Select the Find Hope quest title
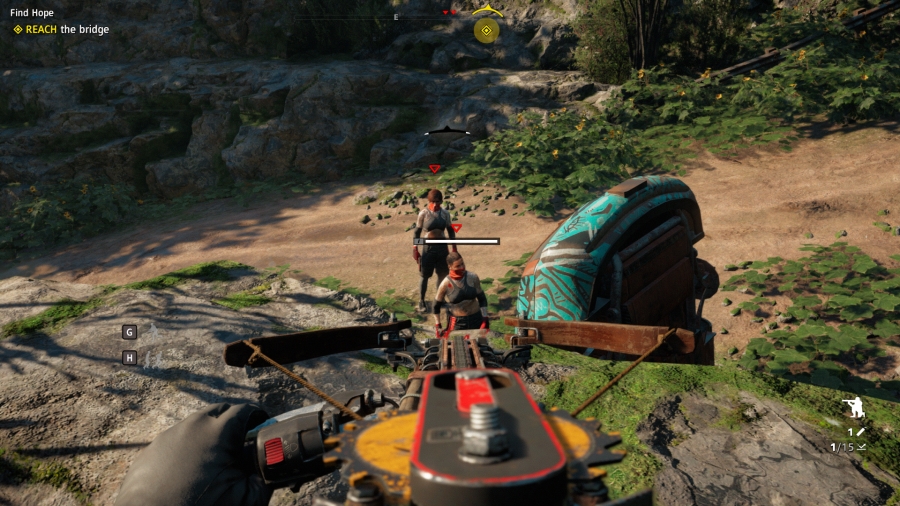The width and height of the screenshot is (900, 506). (32, 13)
